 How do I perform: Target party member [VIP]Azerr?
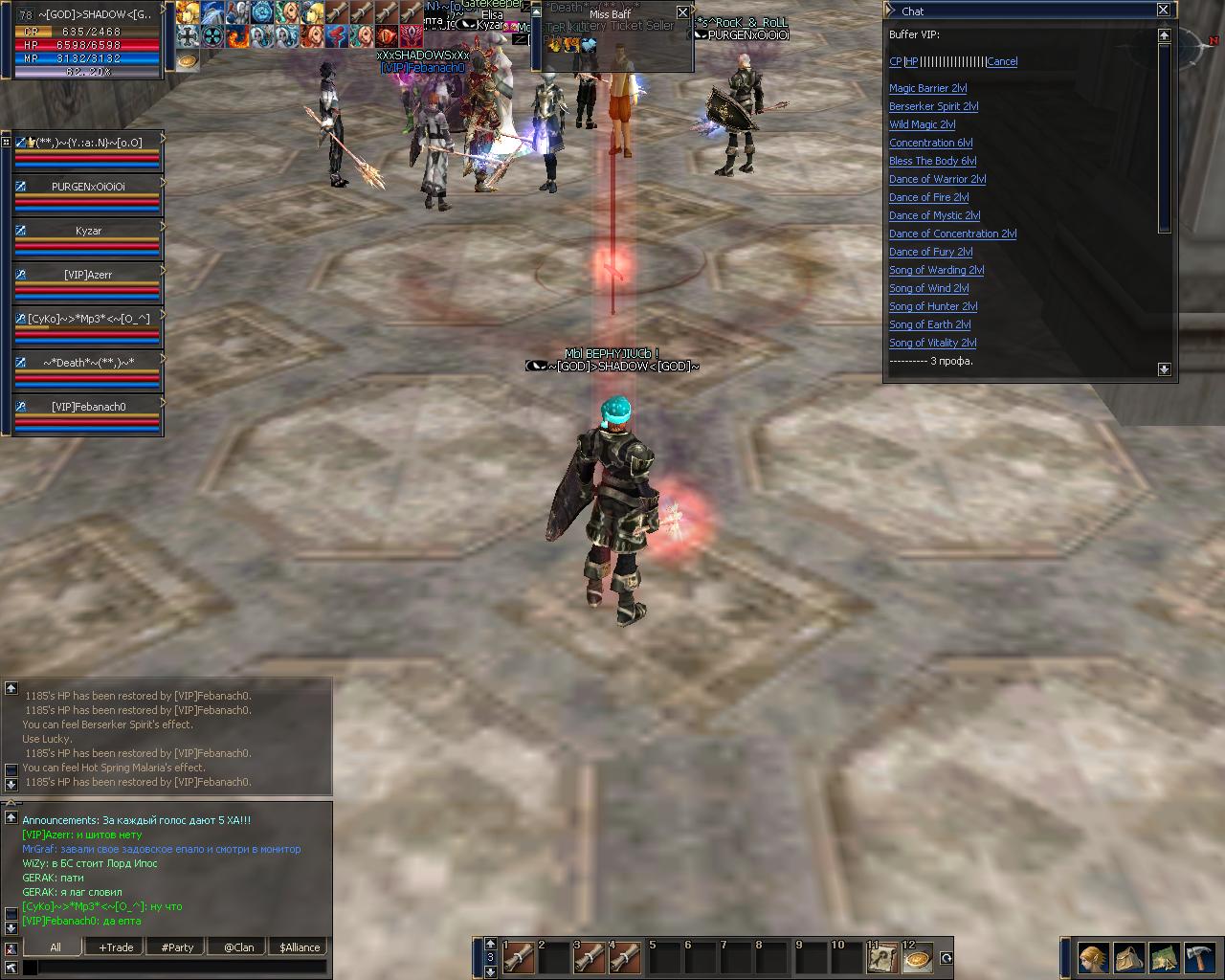[x=88, y=275]
